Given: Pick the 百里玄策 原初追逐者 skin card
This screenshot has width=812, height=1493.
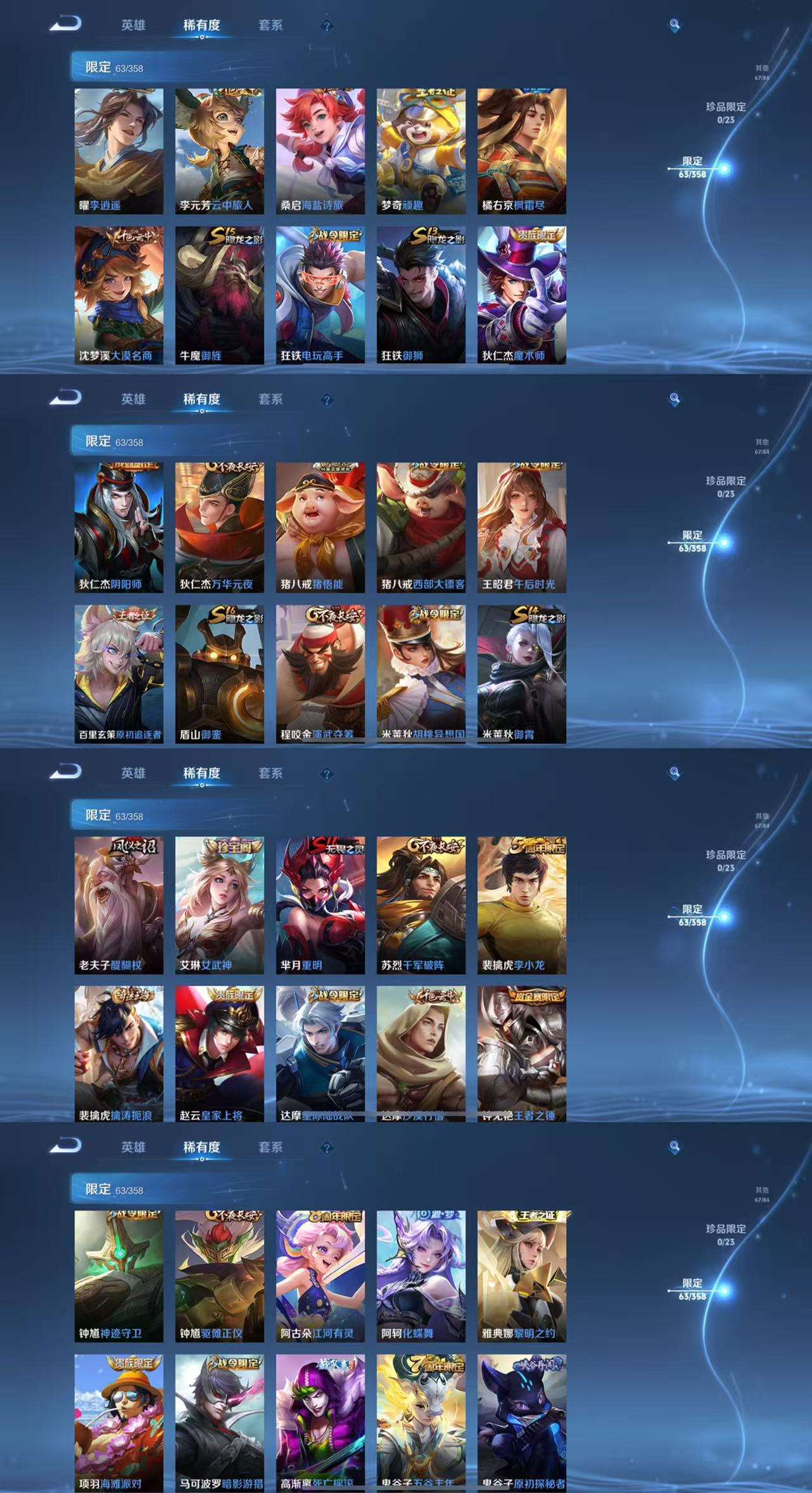Looking at the screenshot, I should point(118,674).
